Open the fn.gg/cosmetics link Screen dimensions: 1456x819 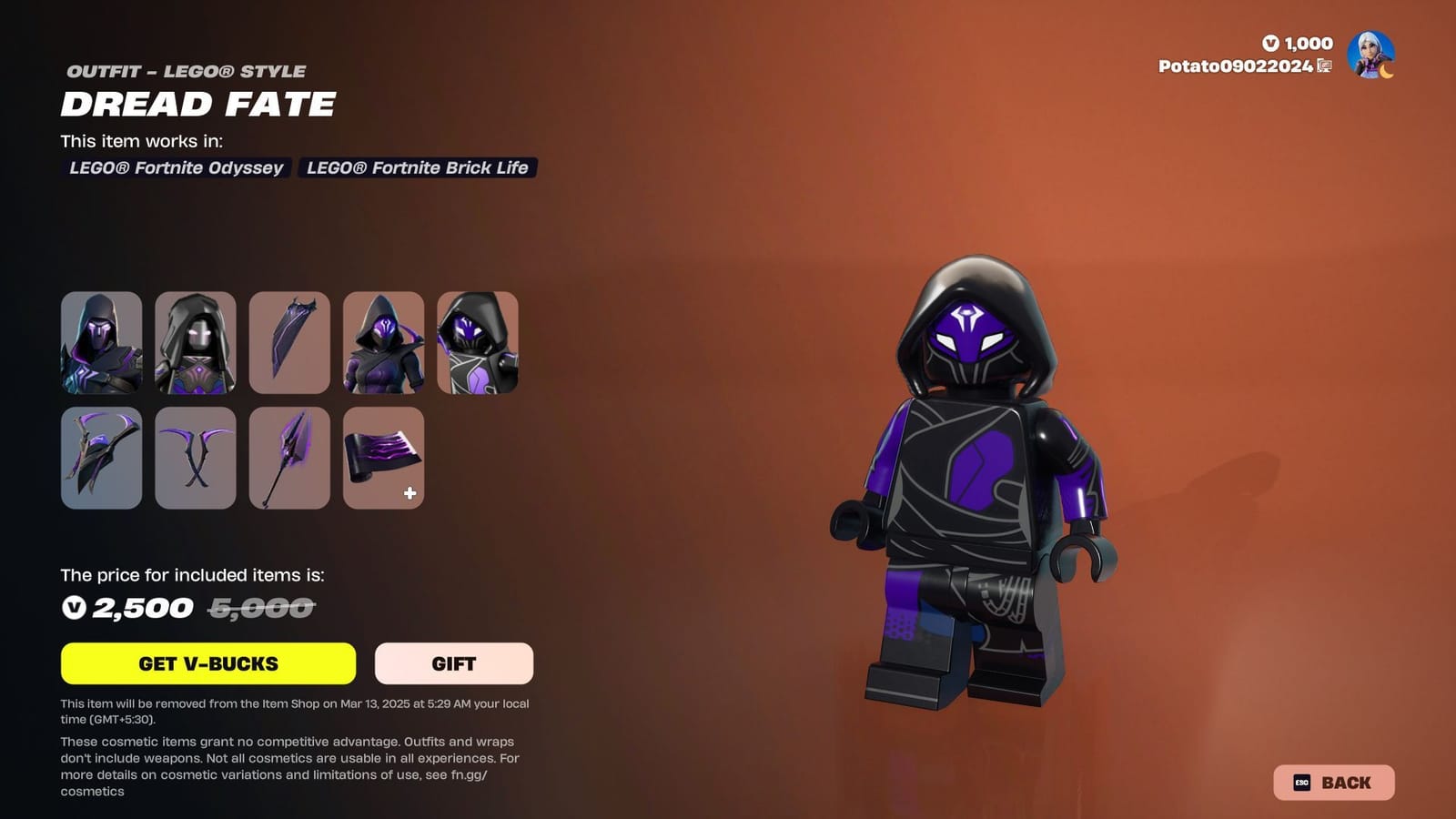pyautogui.click(x=467, y=774)
